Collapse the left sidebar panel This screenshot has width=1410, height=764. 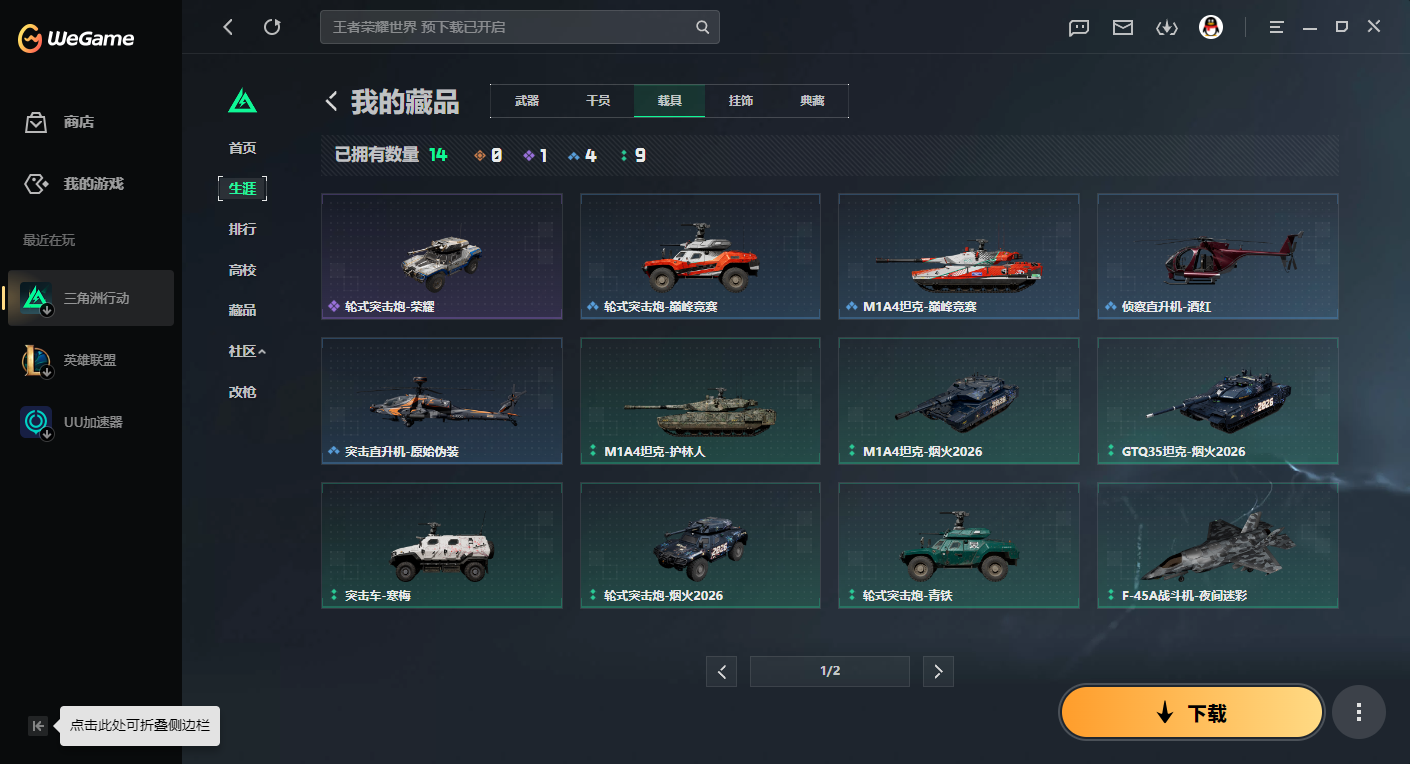[38, 726]
